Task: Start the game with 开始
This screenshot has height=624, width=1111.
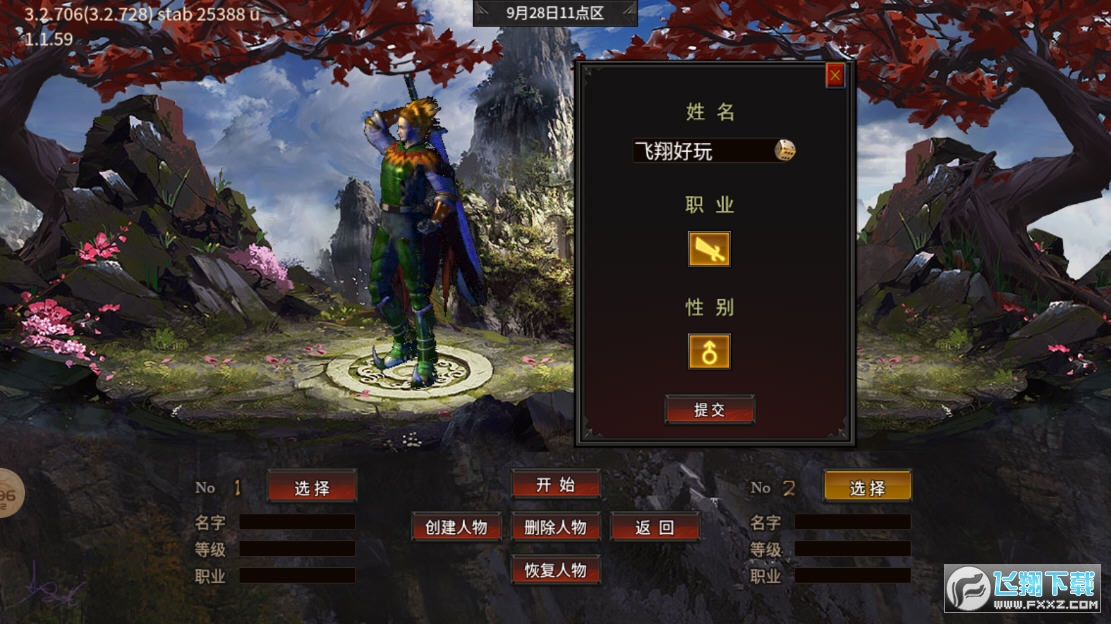Action: [555, 485]
